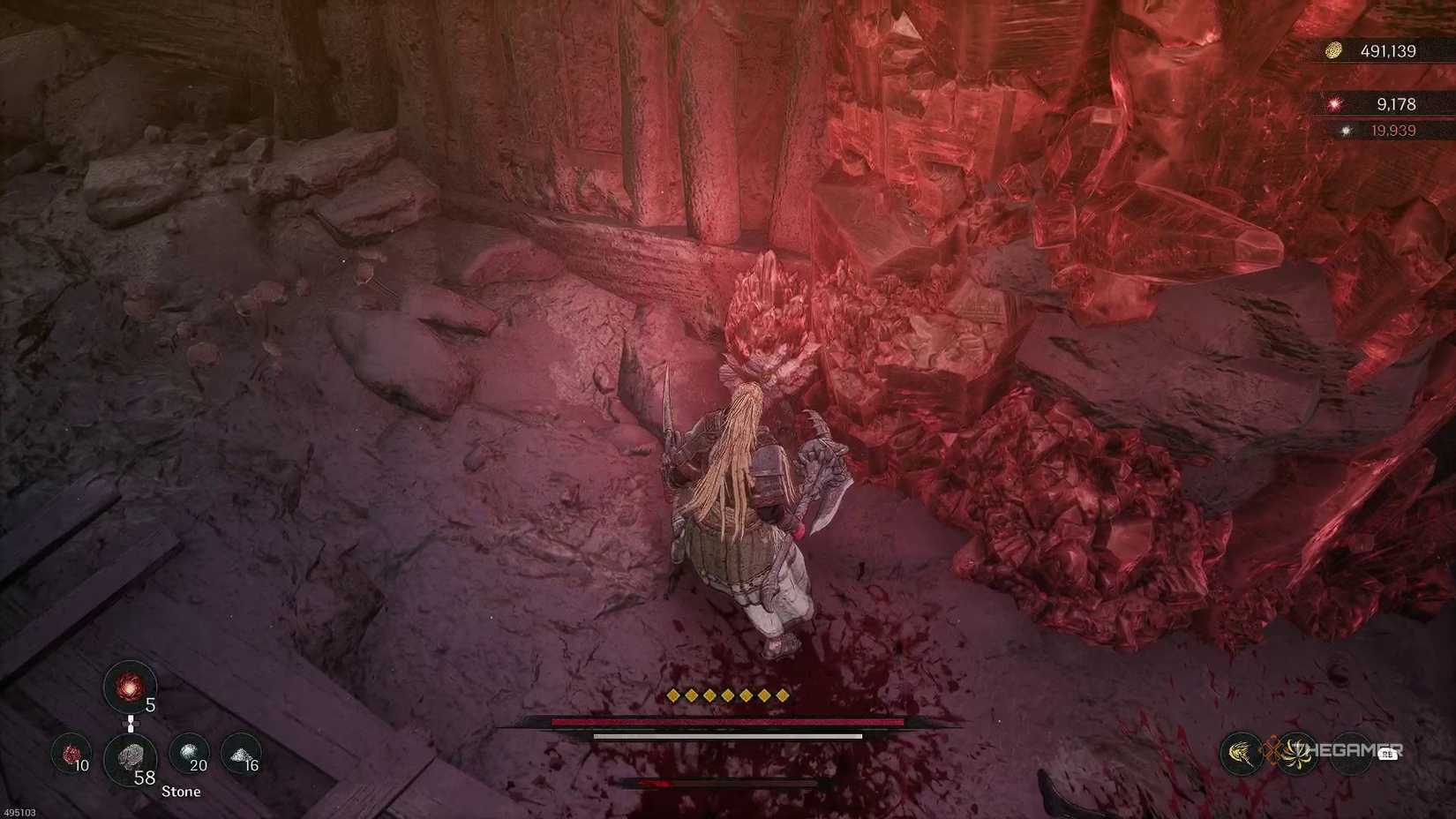Click the RB button prompt indicator
The width and height of the screenshot is (1456, 819).
pyautogui.click(x=1386, y=755)
